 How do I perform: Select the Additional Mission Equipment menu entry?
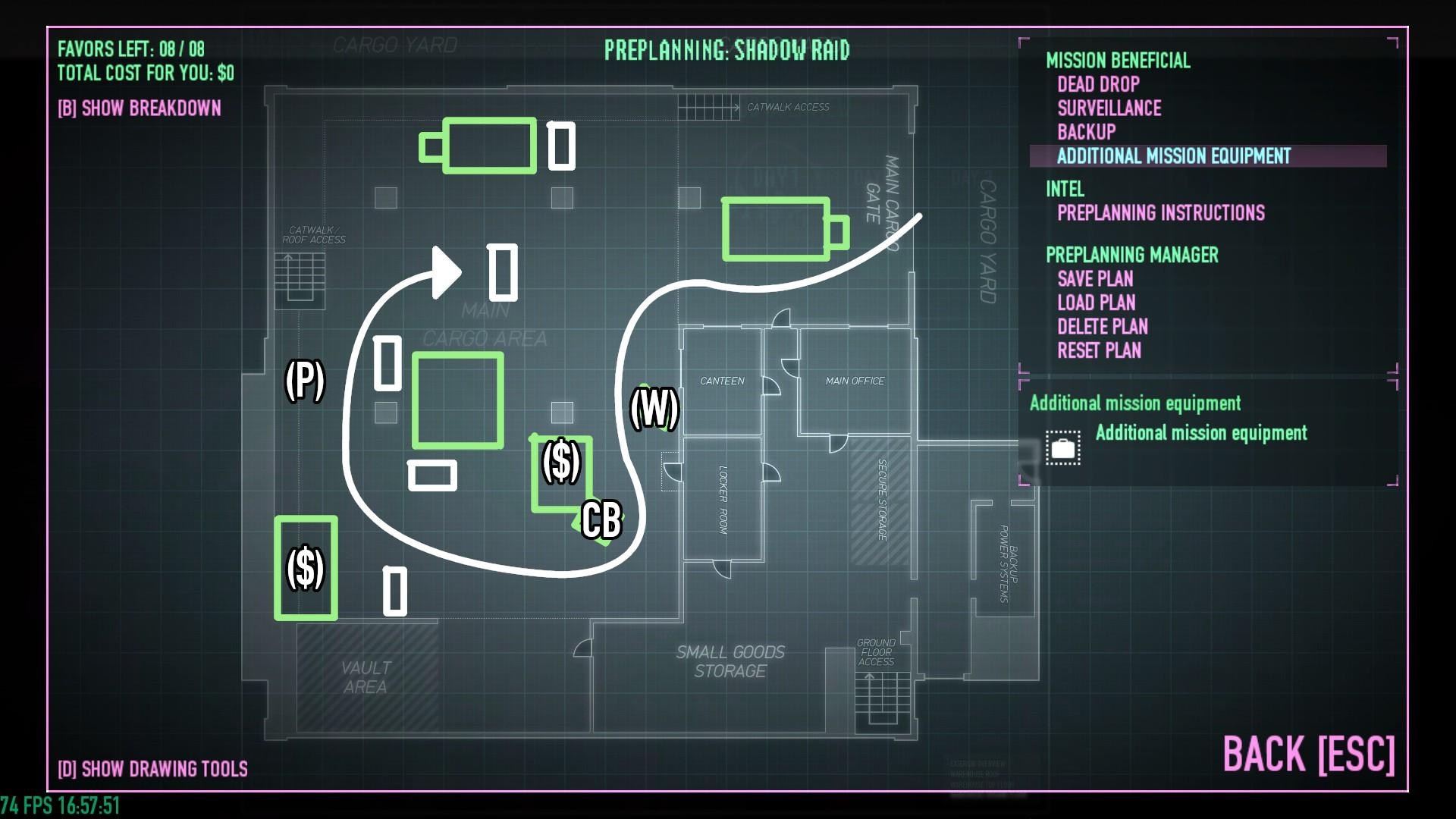[x=1175, y=157]
